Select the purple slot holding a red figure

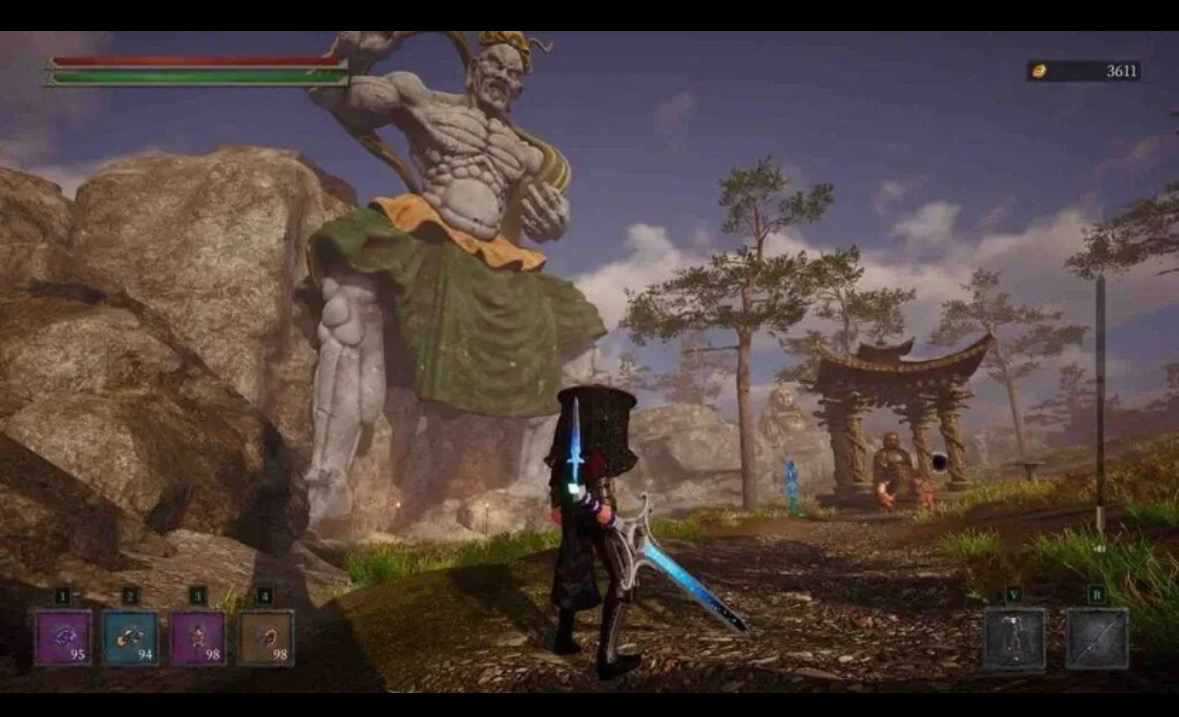pos(197,638)
